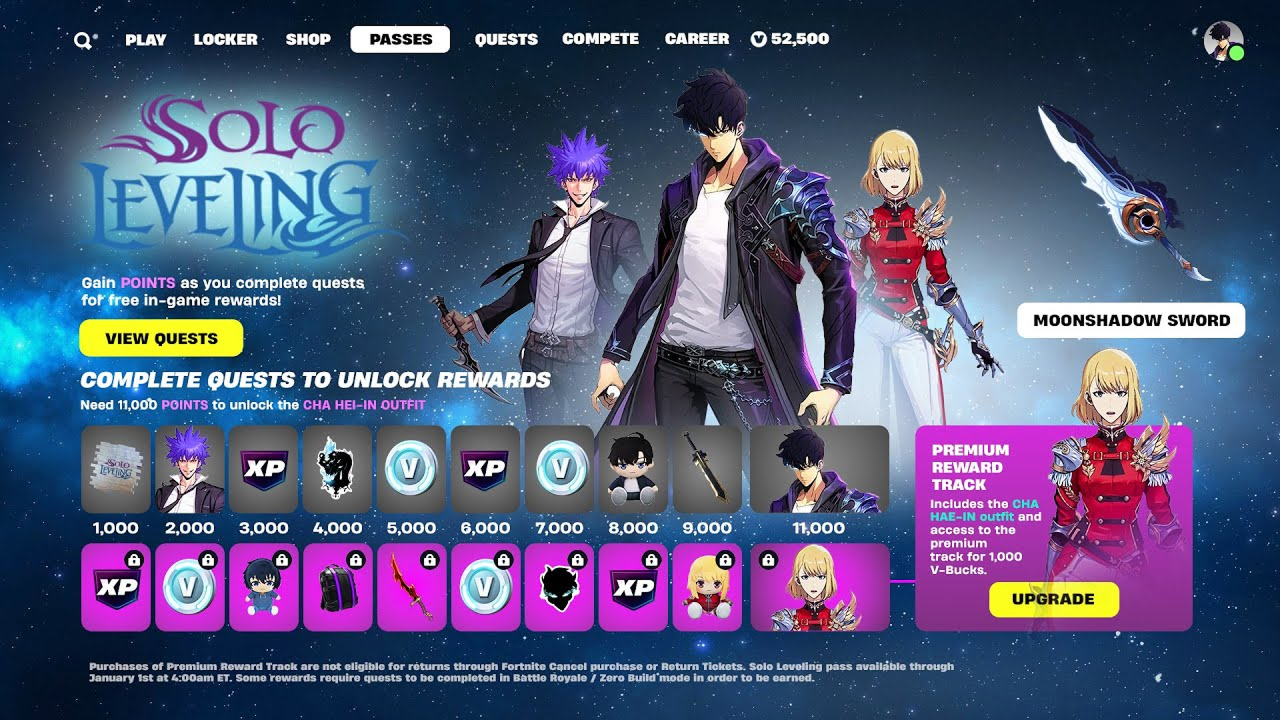Click the 52,500 V-Bucks balance
The width and height of the screenshot is (1280, 720).
coord(790,40)
